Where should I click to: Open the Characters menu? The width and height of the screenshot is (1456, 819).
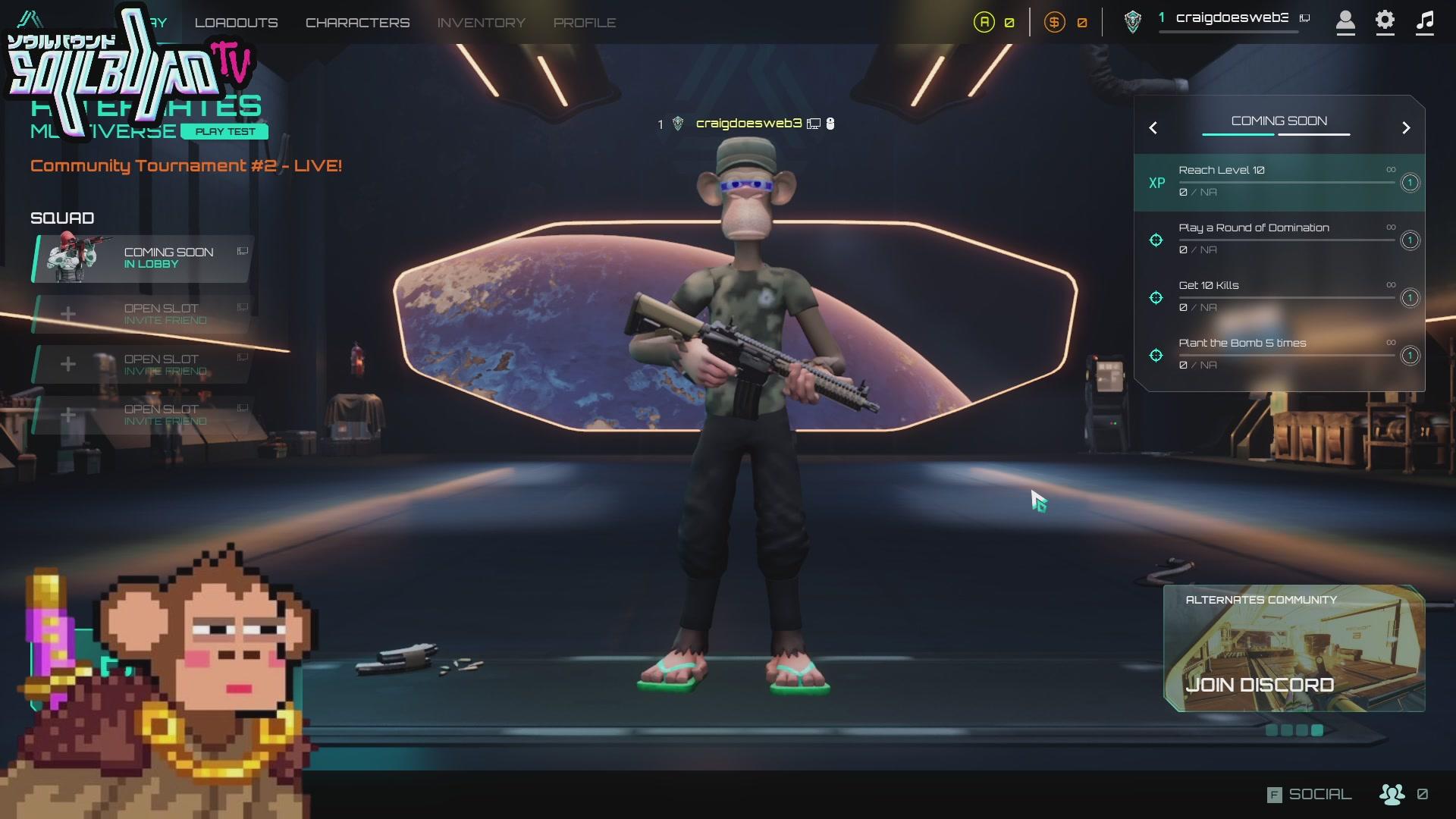[357, 22]
